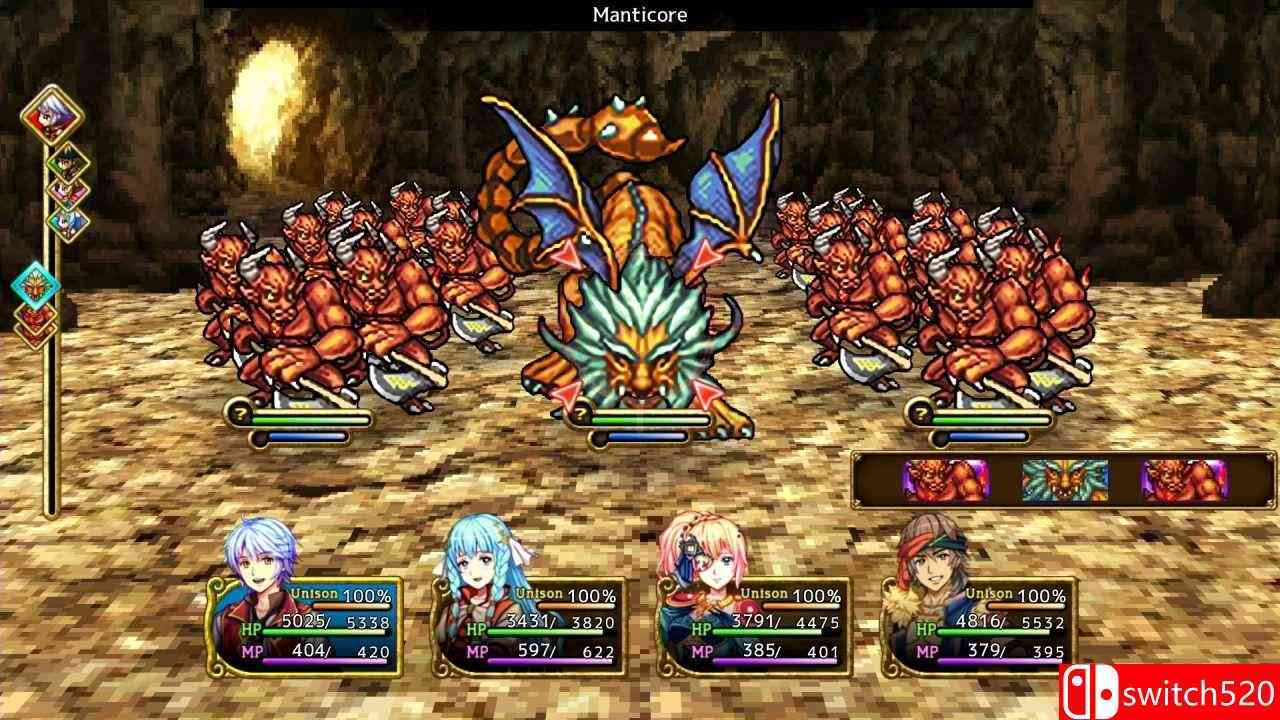Viewport: 1280px width, 720px height.
Task: Click the question-mark marker under the left demon group
Action: (240, 413)
